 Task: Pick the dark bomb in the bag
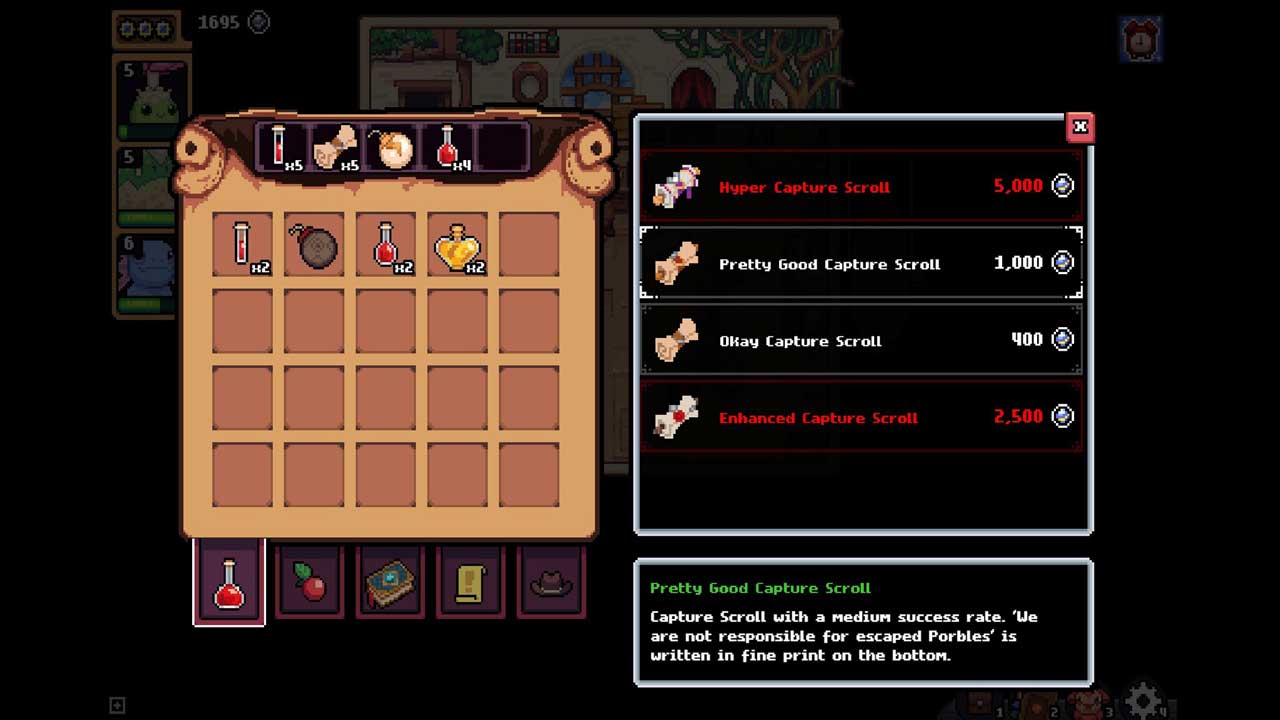pyautogui.click(x=314, y=245)
